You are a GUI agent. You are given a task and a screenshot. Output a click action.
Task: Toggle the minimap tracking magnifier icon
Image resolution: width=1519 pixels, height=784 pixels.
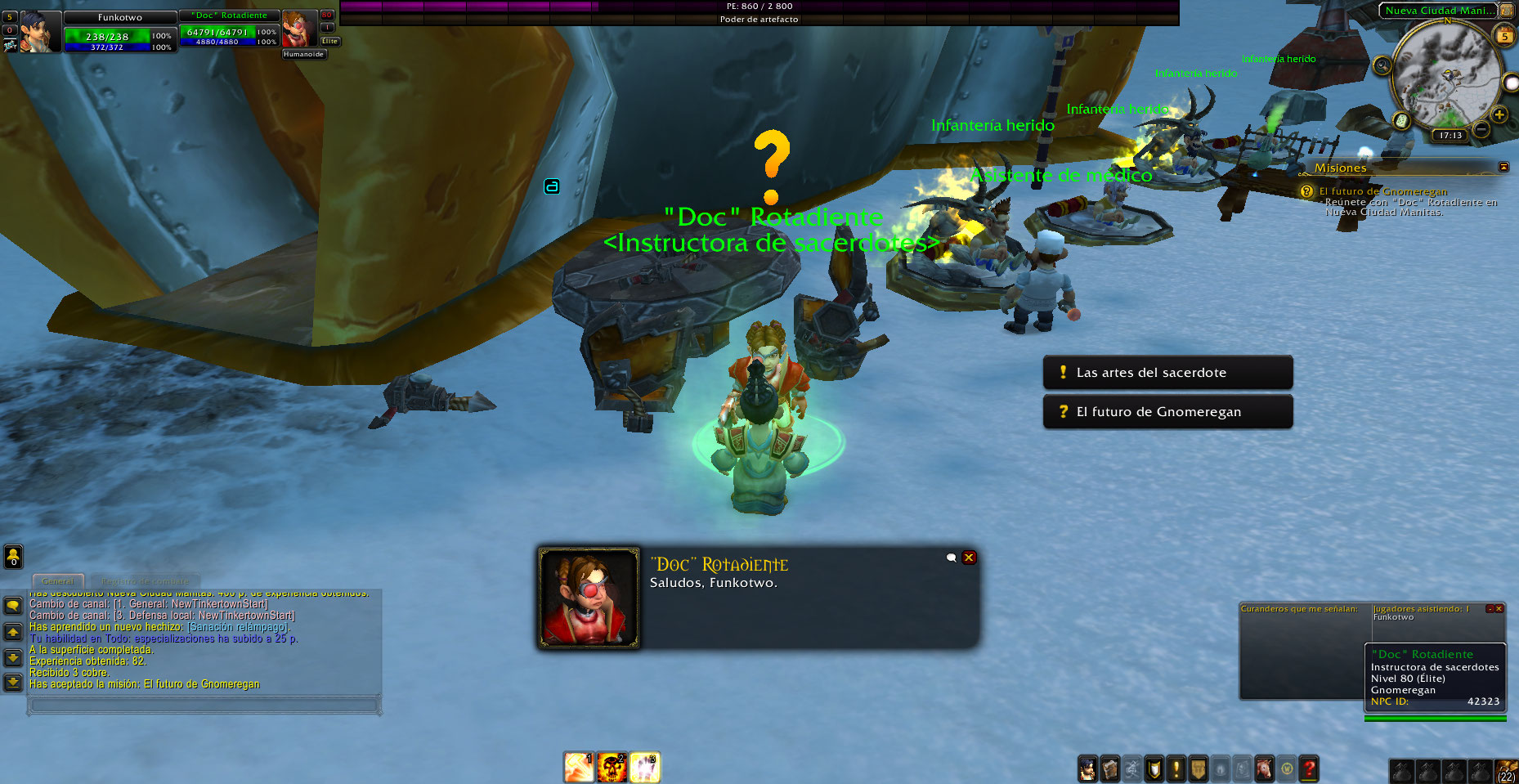1382,65
